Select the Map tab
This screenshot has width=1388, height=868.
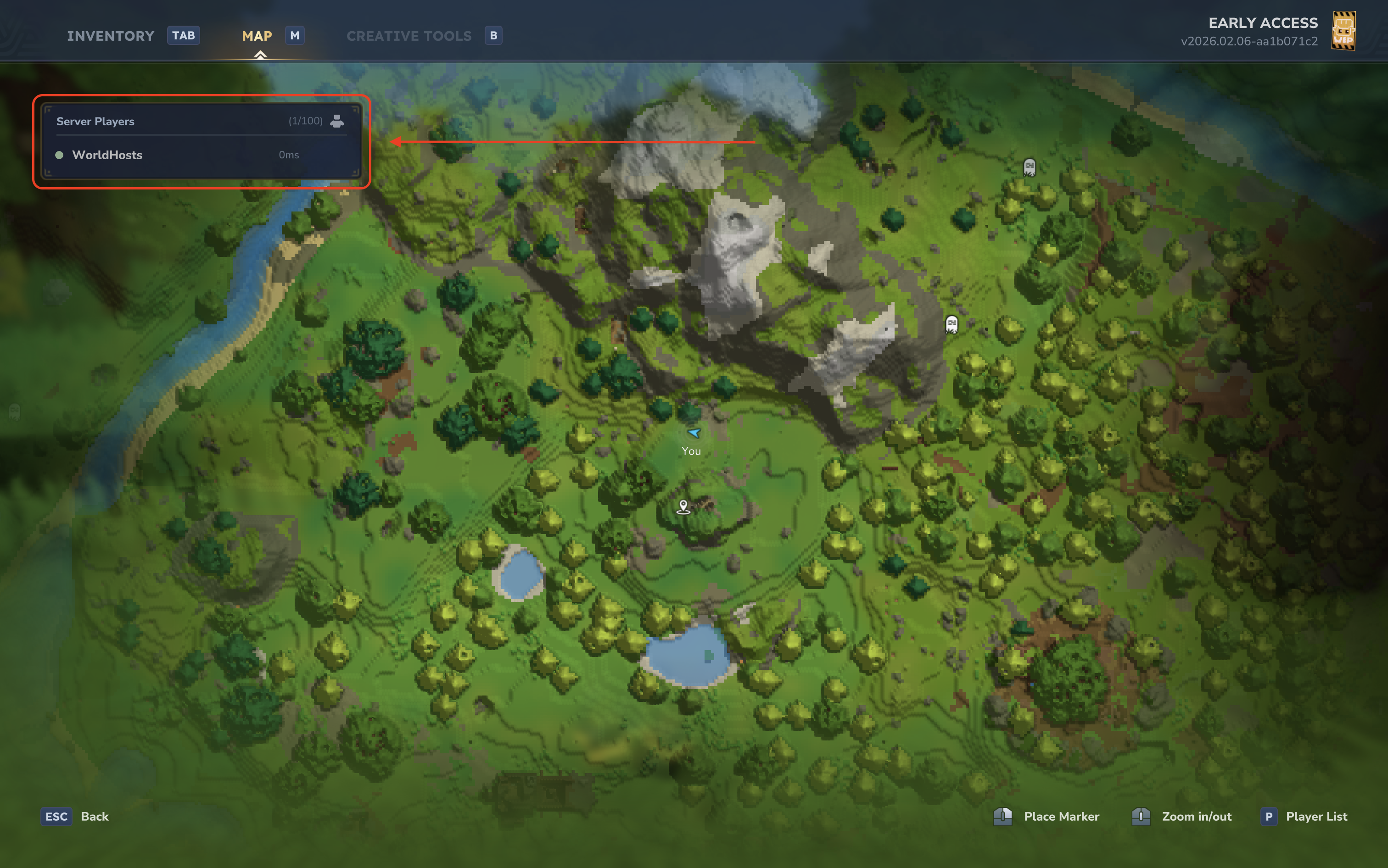tap(257, 36)
